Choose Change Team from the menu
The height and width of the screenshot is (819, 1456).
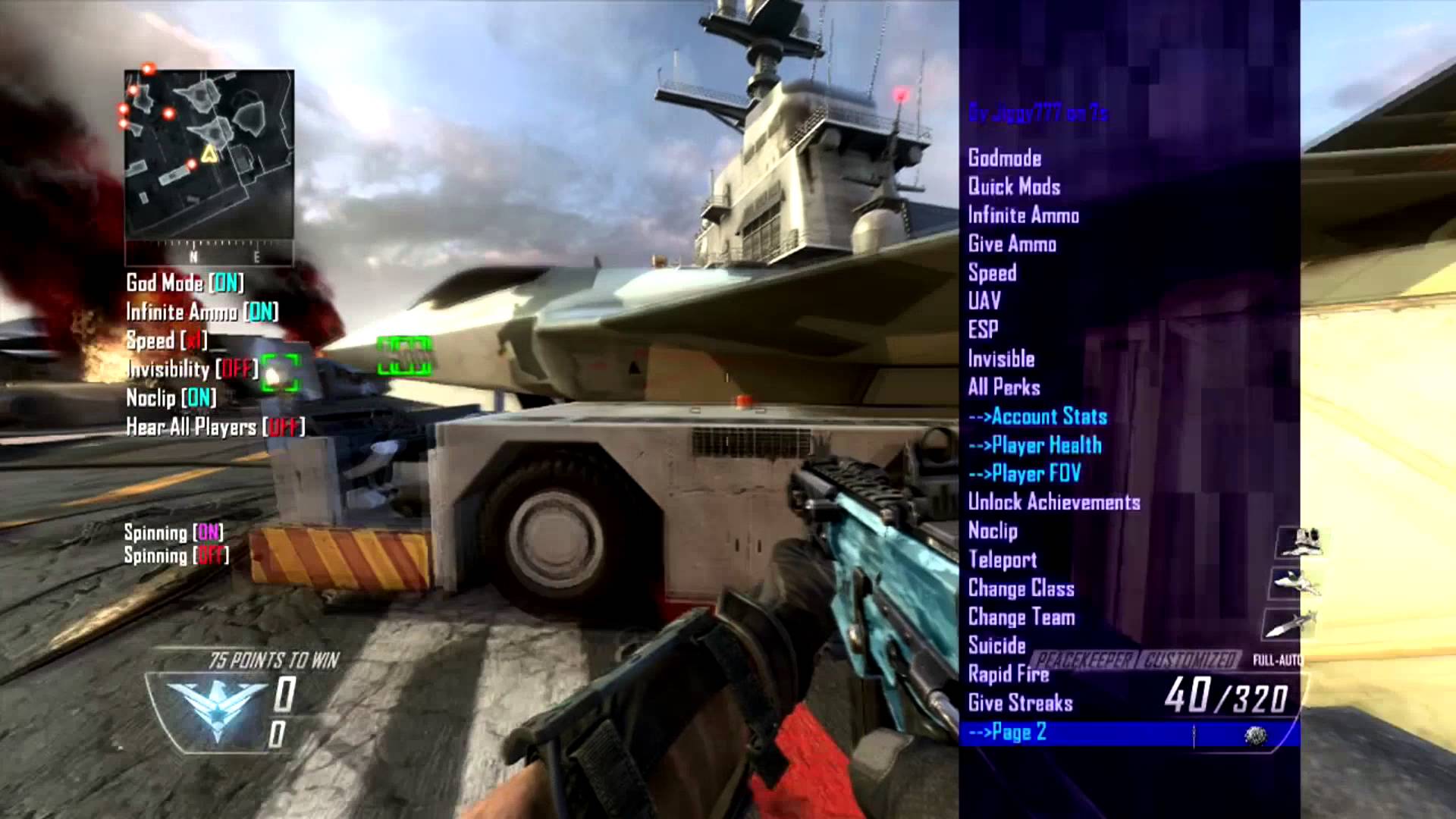[1021, 617]
